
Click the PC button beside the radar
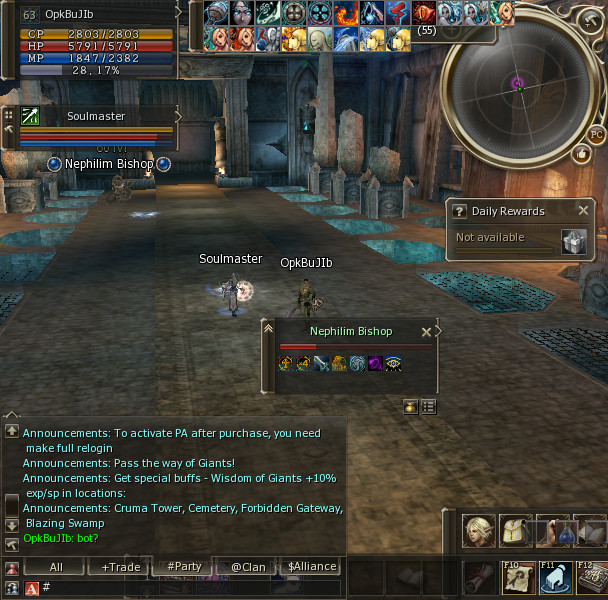tap(596, 134)
